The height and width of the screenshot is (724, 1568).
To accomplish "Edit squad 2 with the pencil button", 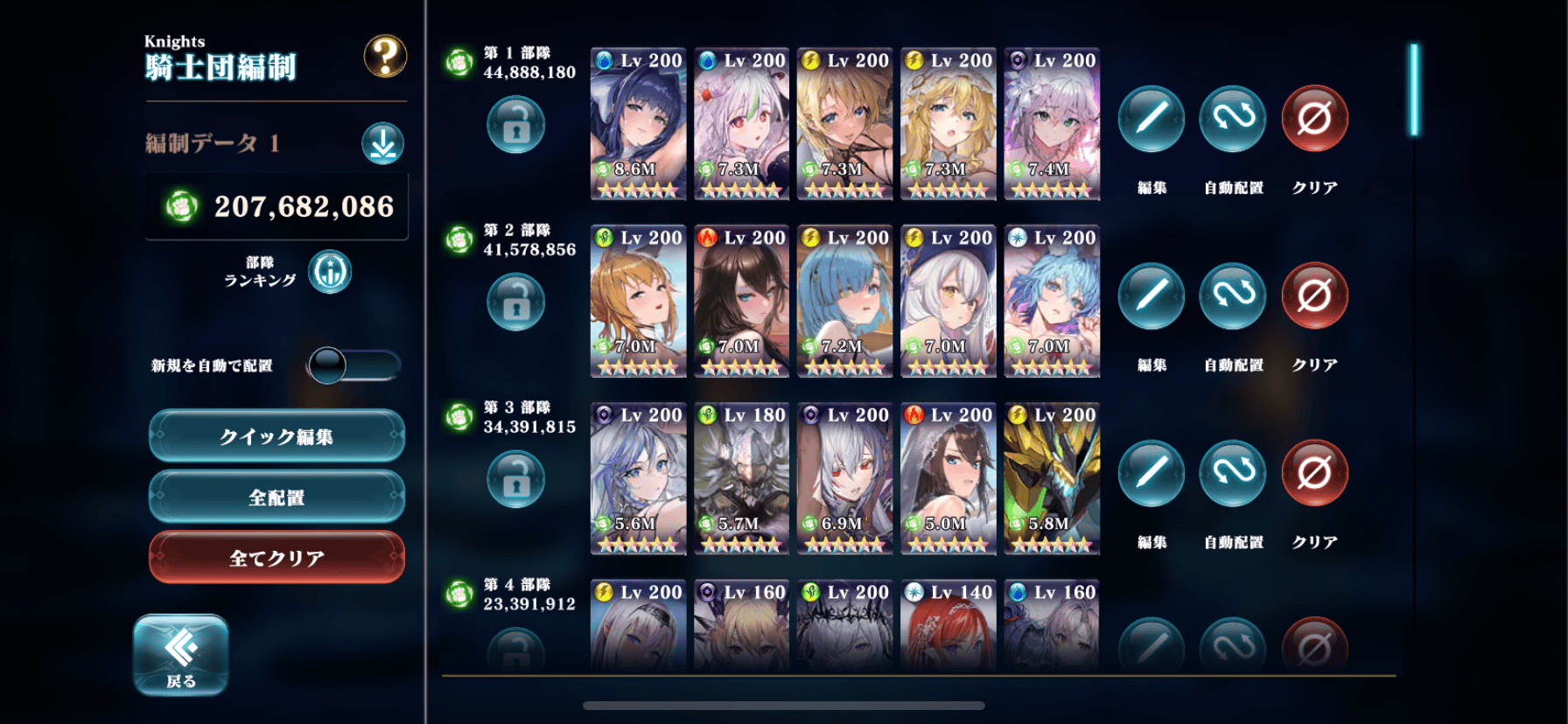I will (x=1151, y=296).
